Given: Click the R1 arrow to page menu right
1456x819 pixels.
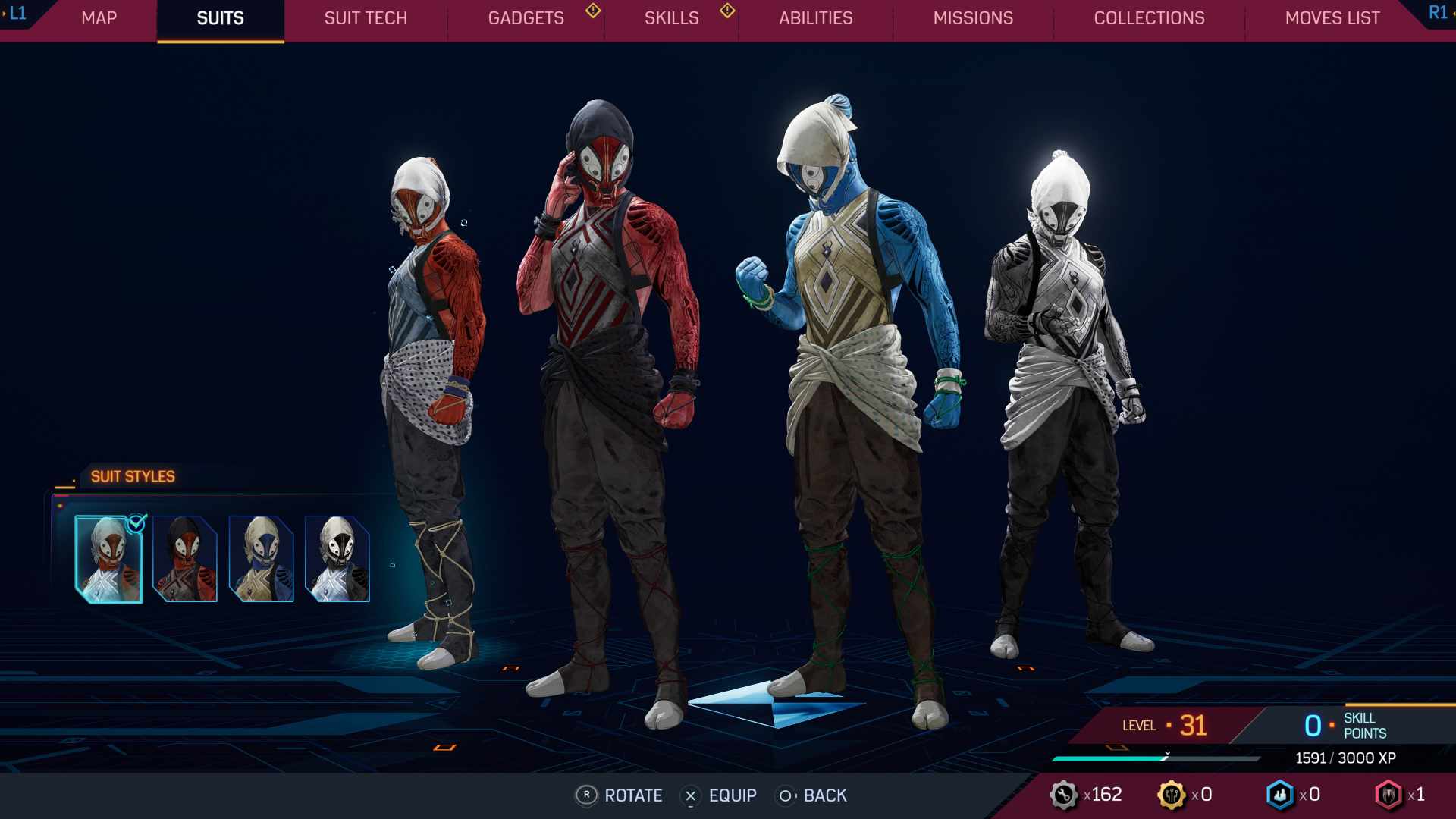Looking at the screenshot, I should coord(1438,12).
